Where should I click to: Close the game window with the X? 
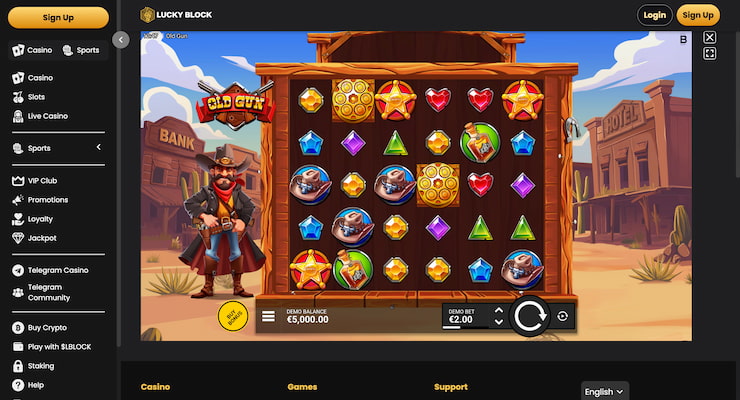tap(710, 38)
